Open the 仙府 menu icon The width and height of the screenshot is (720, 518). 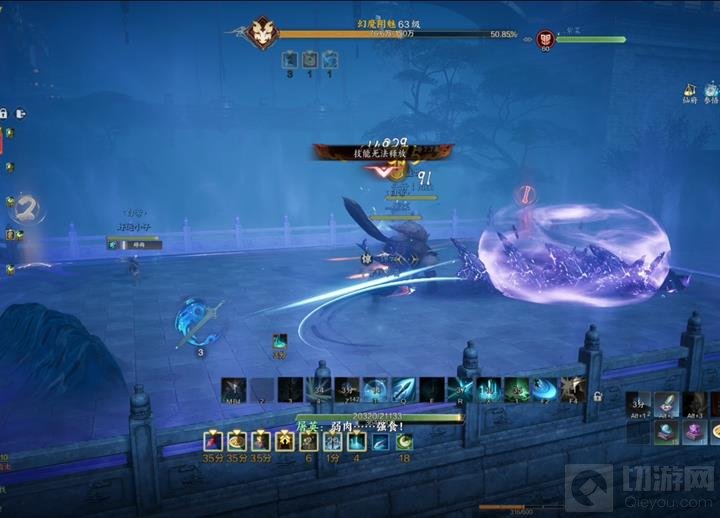[x=690, y=90]
